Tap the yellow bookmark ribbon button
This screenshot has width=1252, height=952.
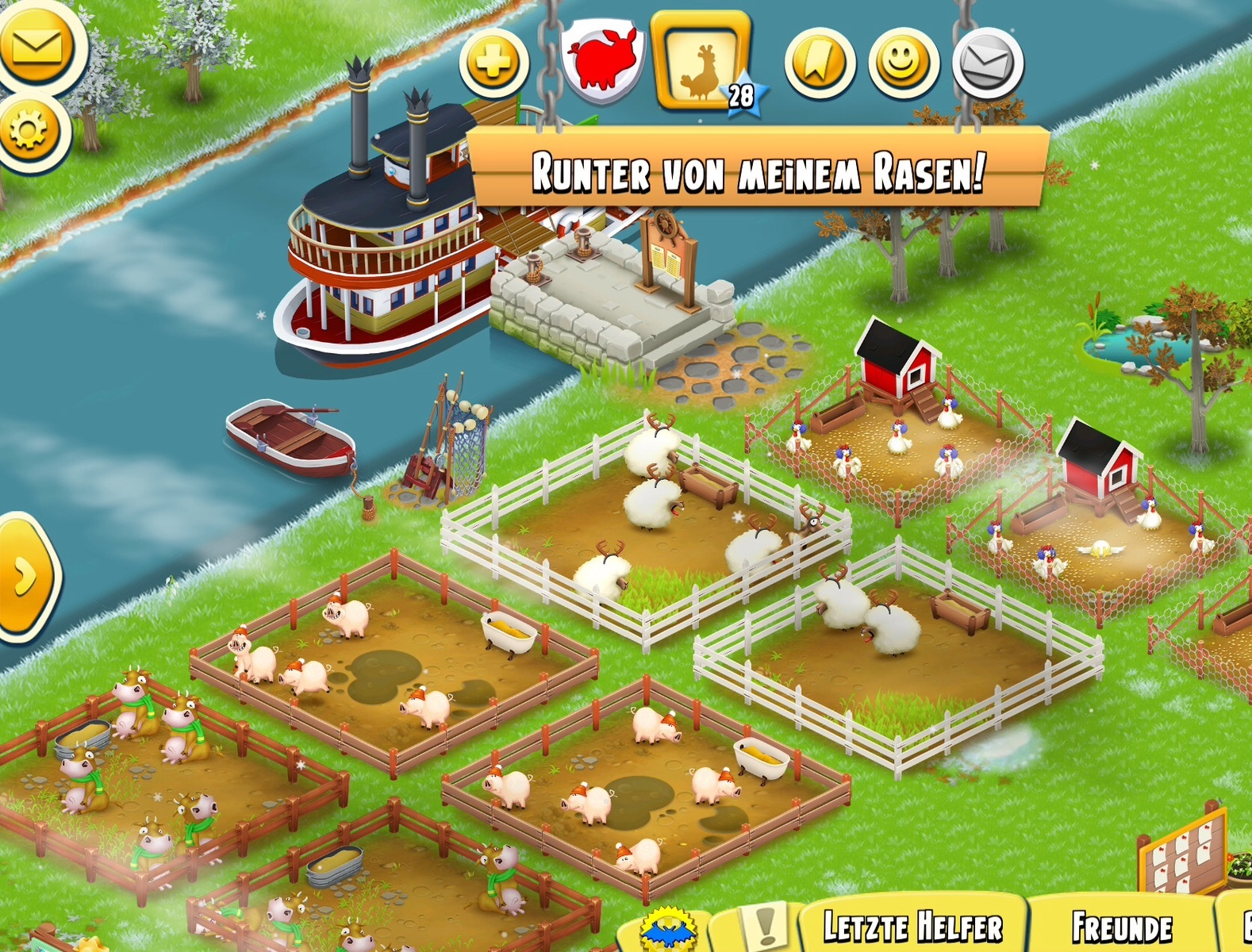coord(820,63)
